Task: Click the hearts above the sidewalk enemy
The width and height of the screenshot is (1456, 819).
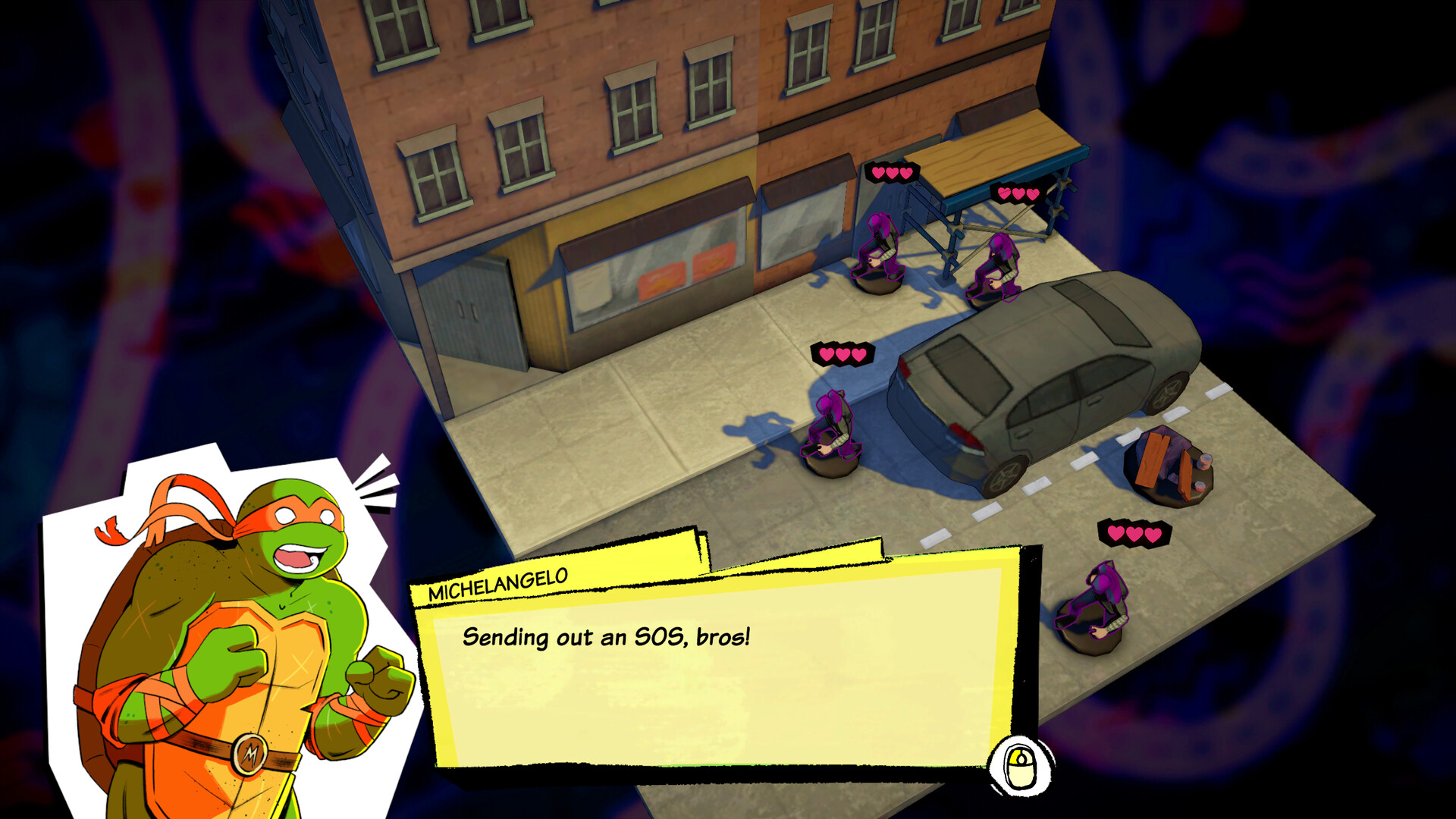Action: coord(842,353)
